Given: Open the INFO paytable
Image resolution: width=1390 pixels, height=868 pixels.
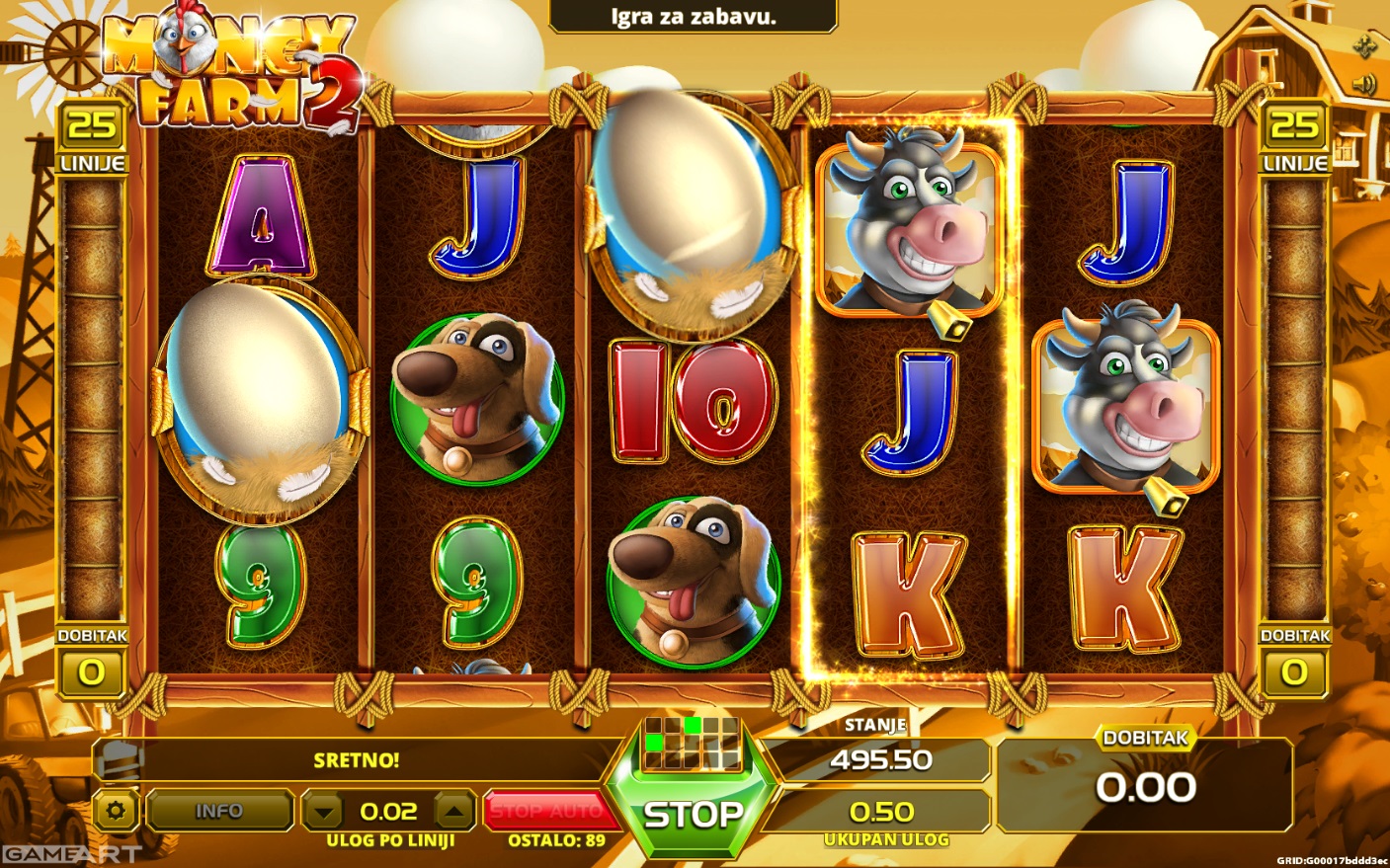Looking at the screenshot, I should pyautogui.click(x=219, y=811).
